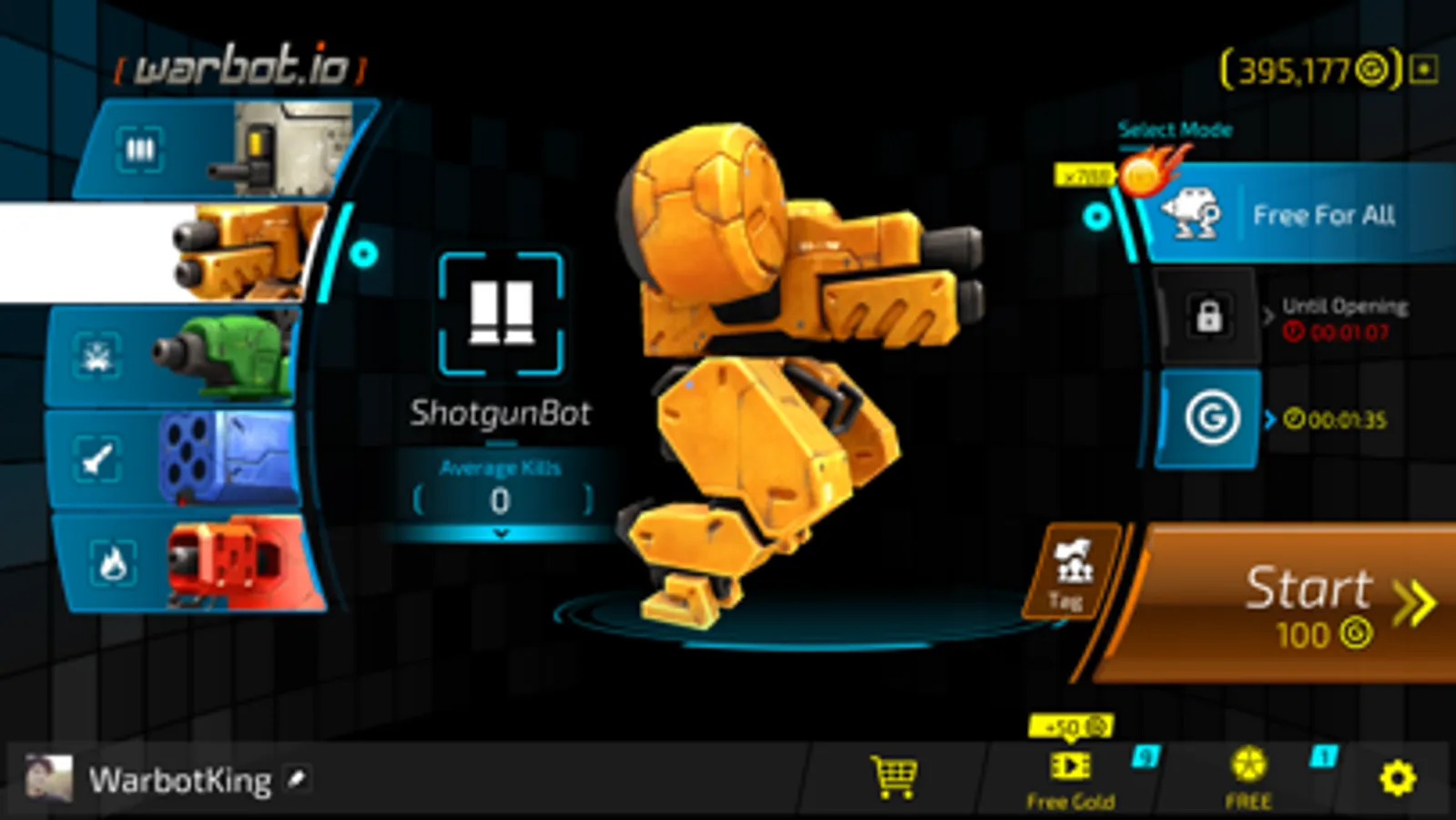Click the cyan indicator dot on mode rail

point(1096,215)
